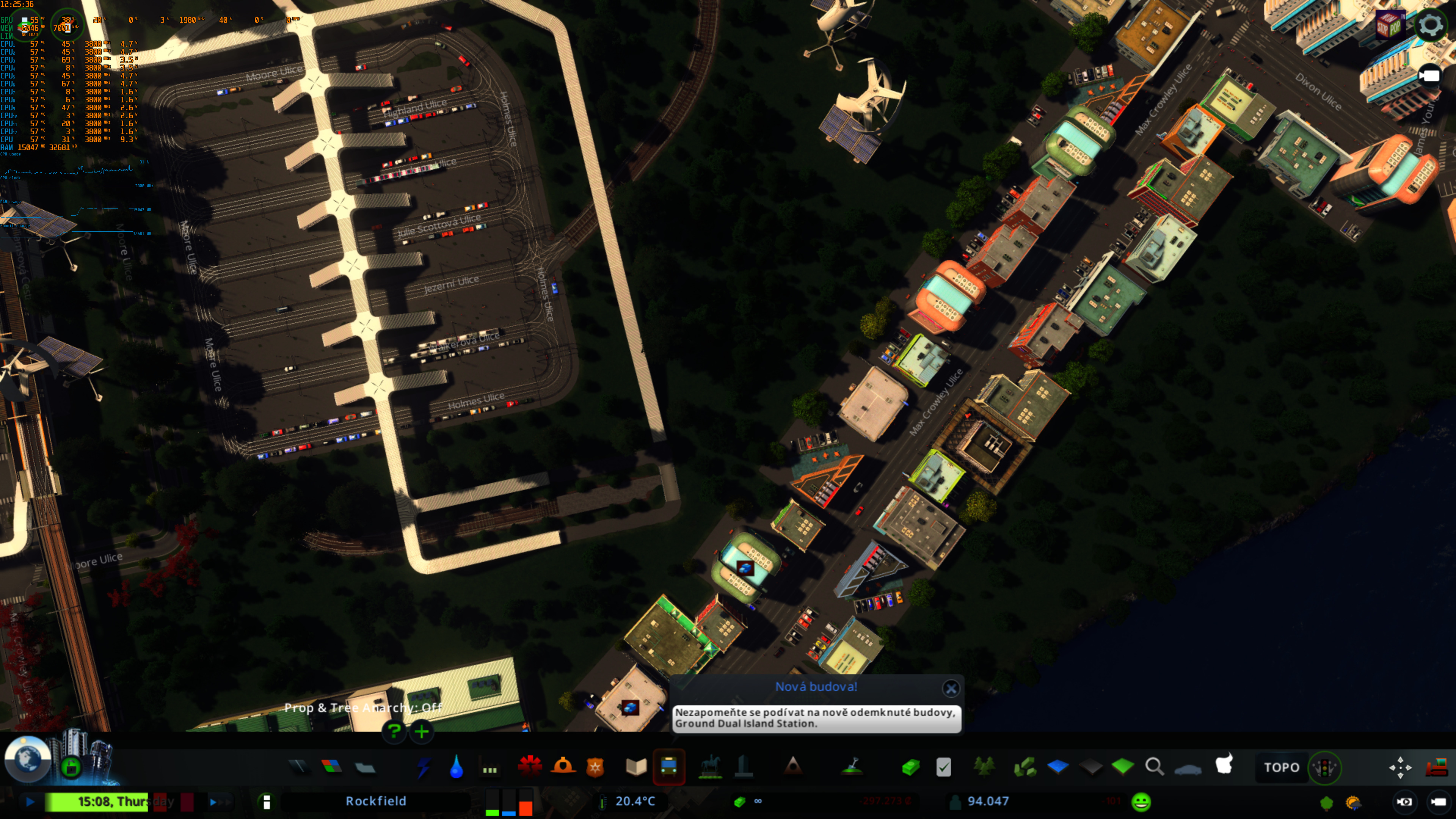Screen dimensions: 1456x819
Task: Open the healthcare red cross menu
Action: pyautogui.click(x=530, y=767)
